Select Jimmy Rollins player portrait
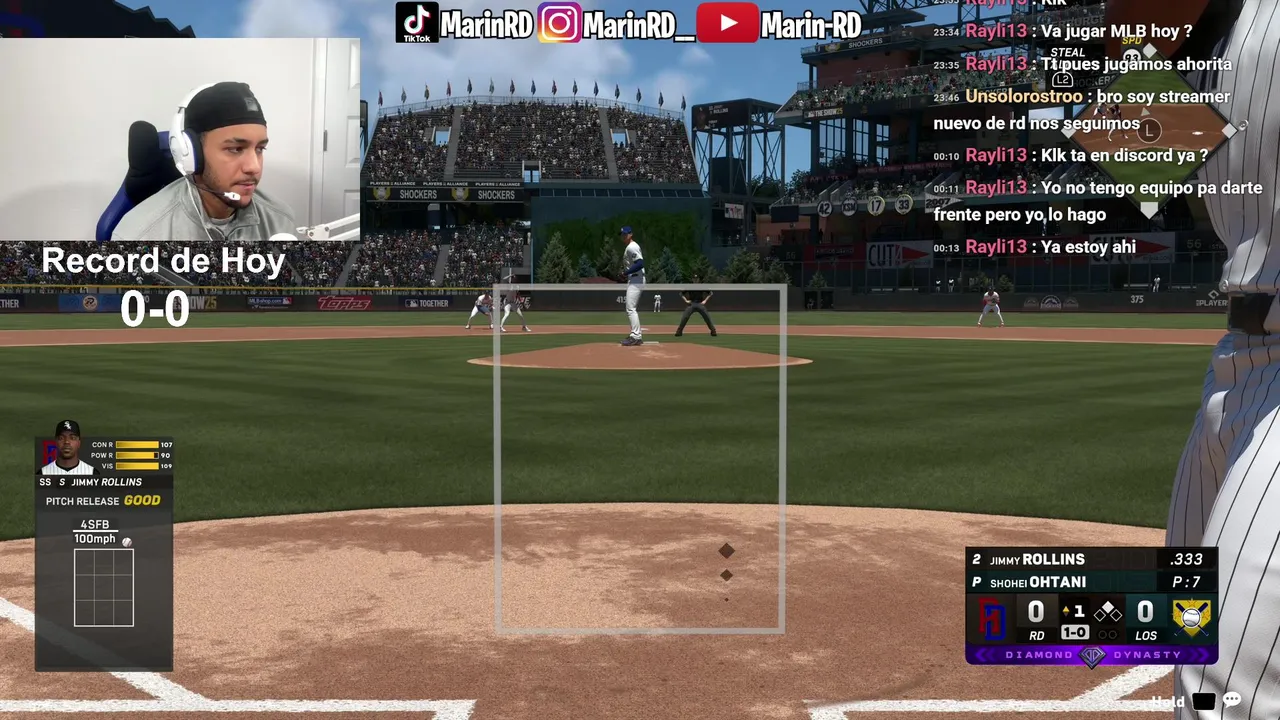This screenshot has width=1280, height=720. coord(67,449)
